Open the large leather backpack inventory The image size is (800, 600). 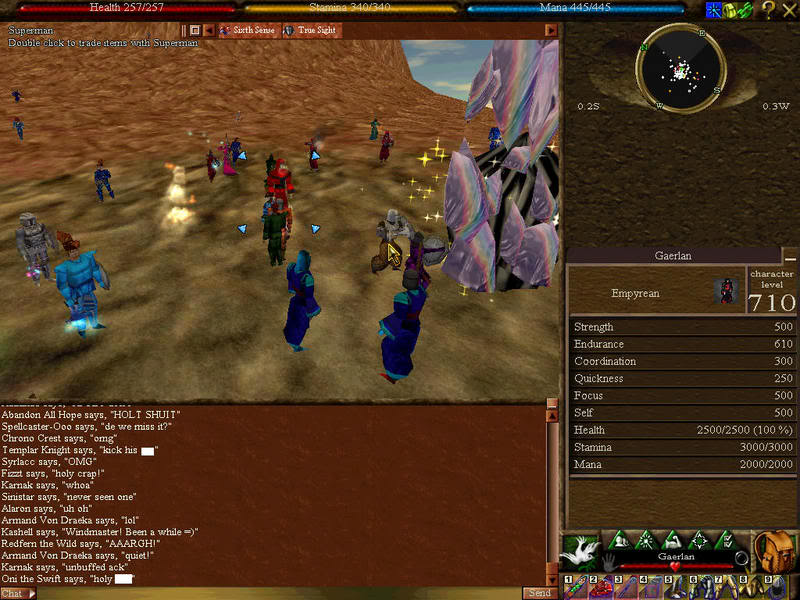pyautogui.click(x=773, y=551)
